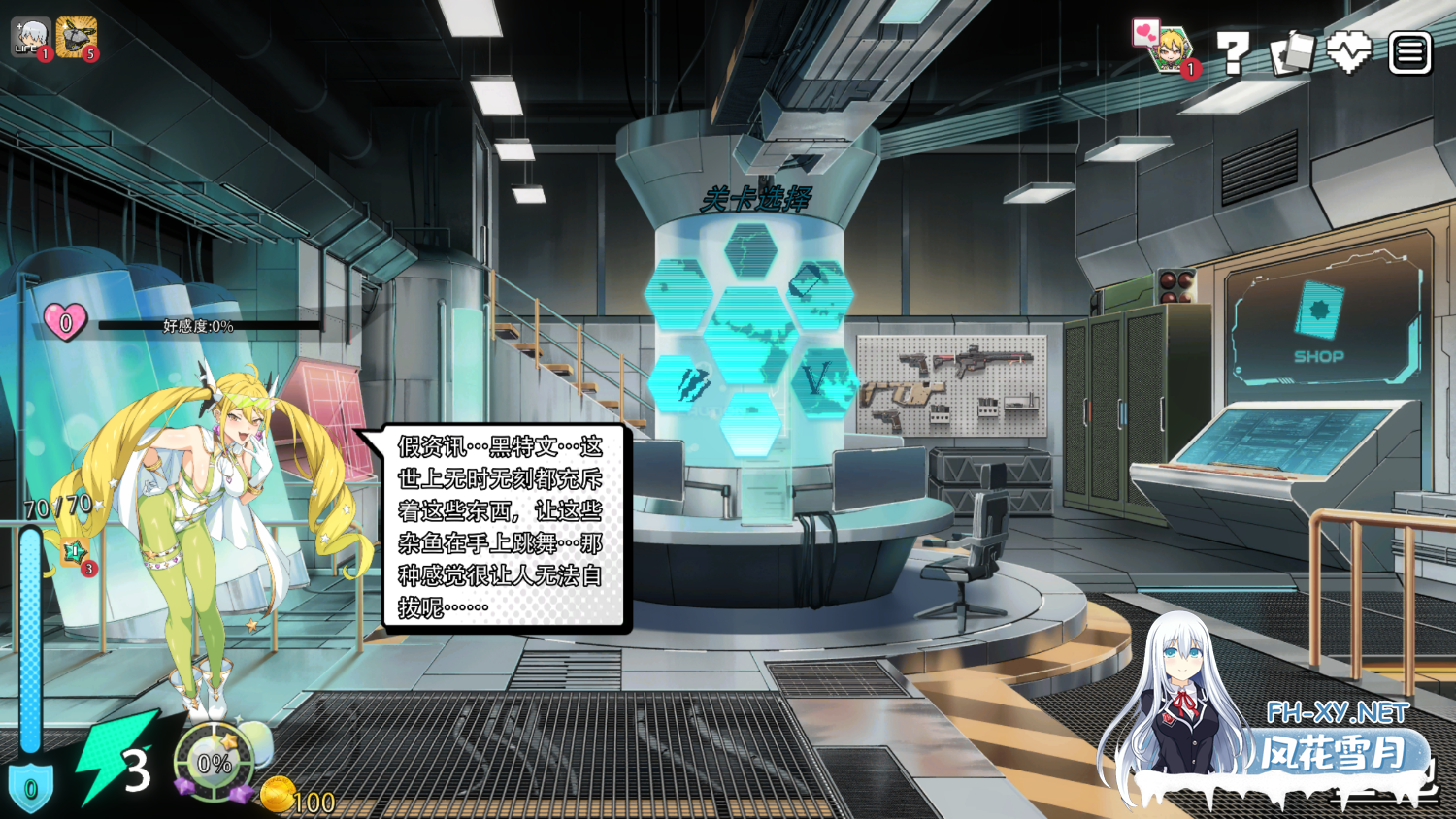Click the pixel heart pulse icon
The image size is (1456, 819).
tap(1349, 51)
